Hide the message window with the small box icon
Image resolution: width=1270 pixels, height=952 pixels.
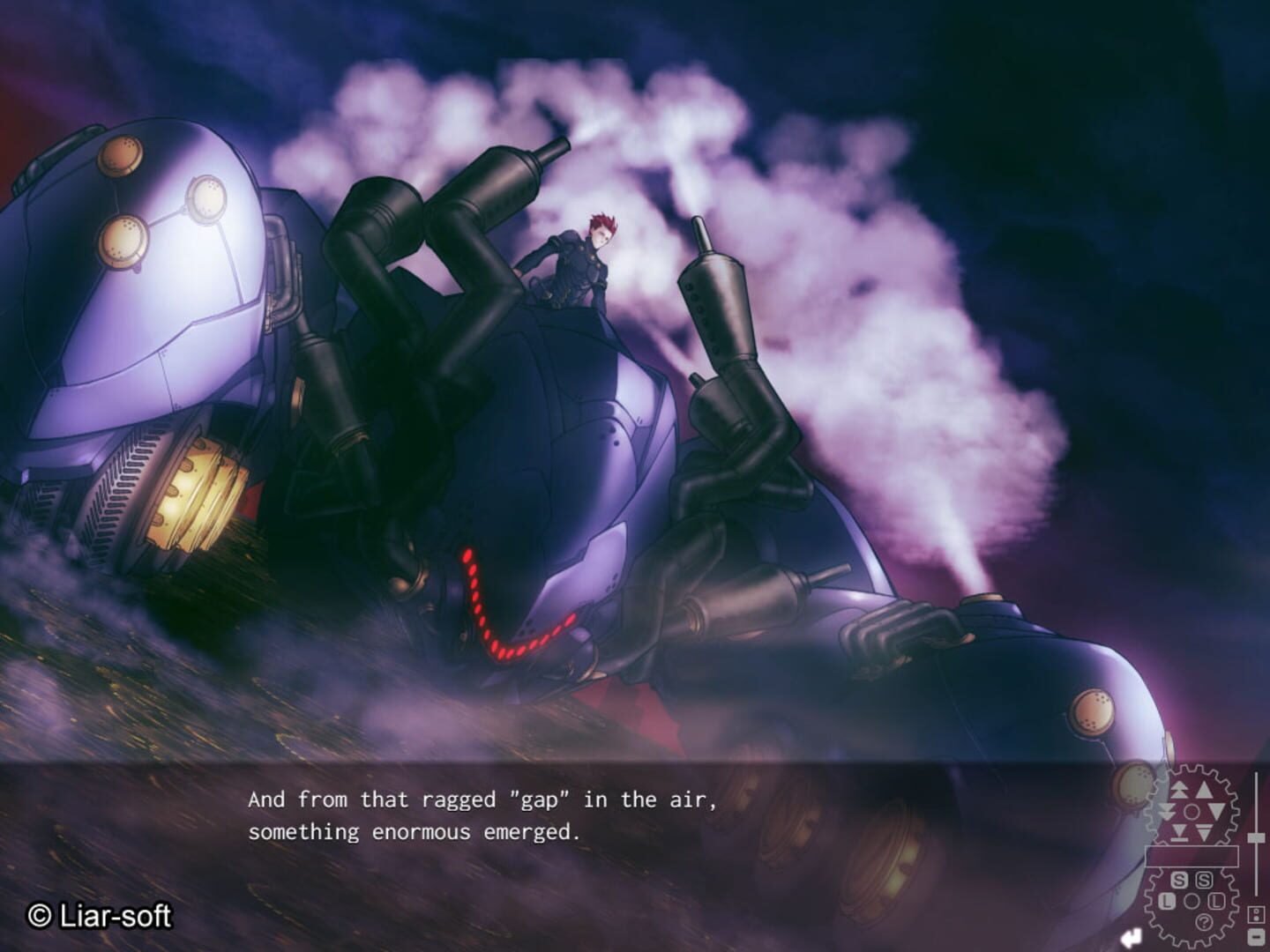[x=1256, y=937]
